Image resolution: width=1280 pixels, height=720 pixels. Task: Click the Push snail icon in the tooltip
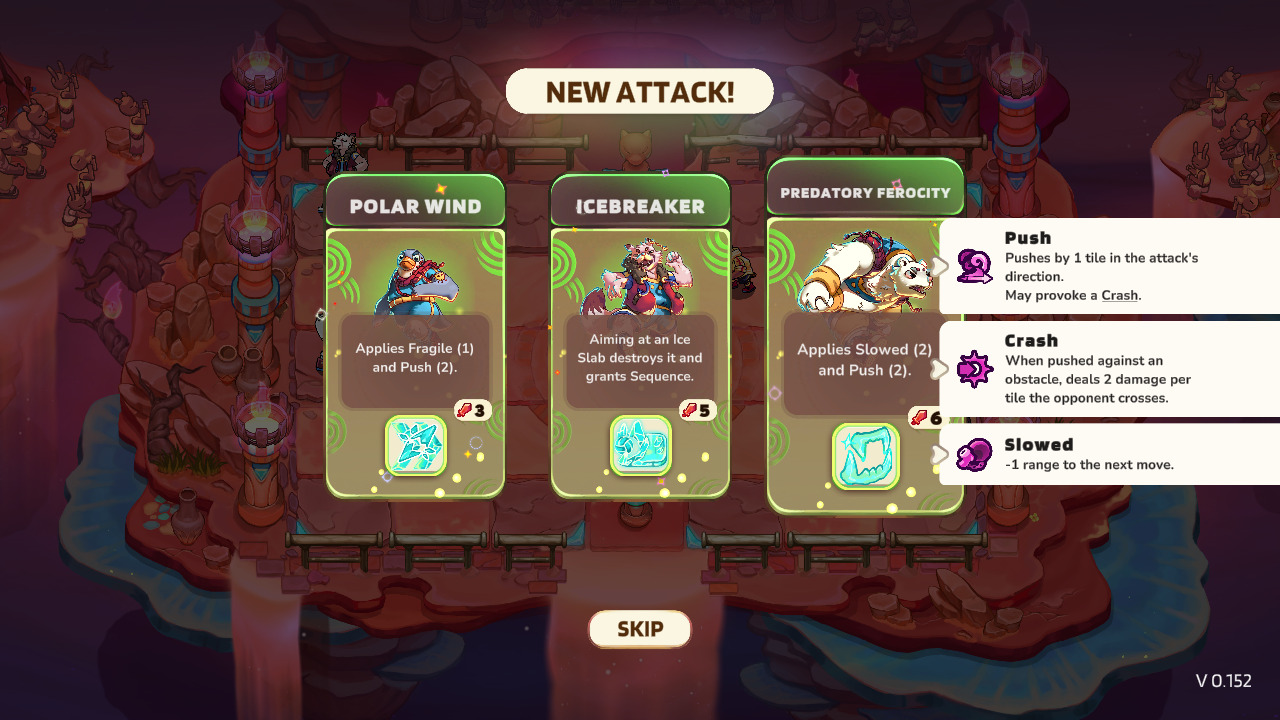click(x=974, y=266)
